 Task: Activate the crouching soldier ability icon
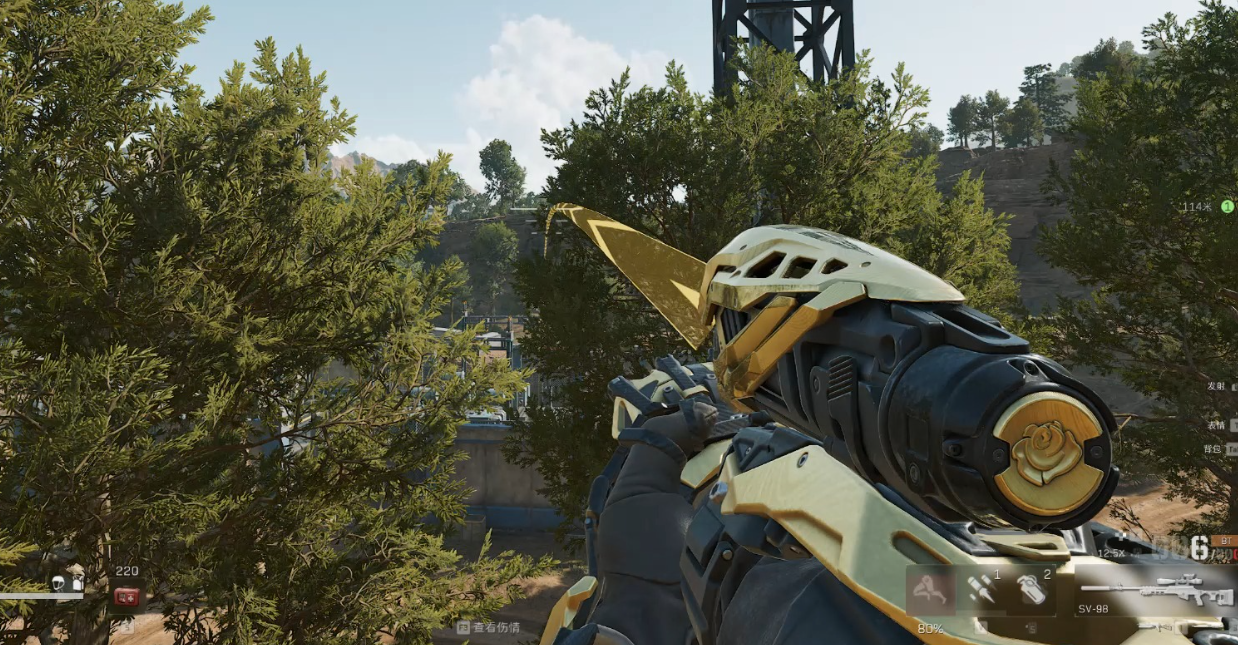tap(930, 590)
